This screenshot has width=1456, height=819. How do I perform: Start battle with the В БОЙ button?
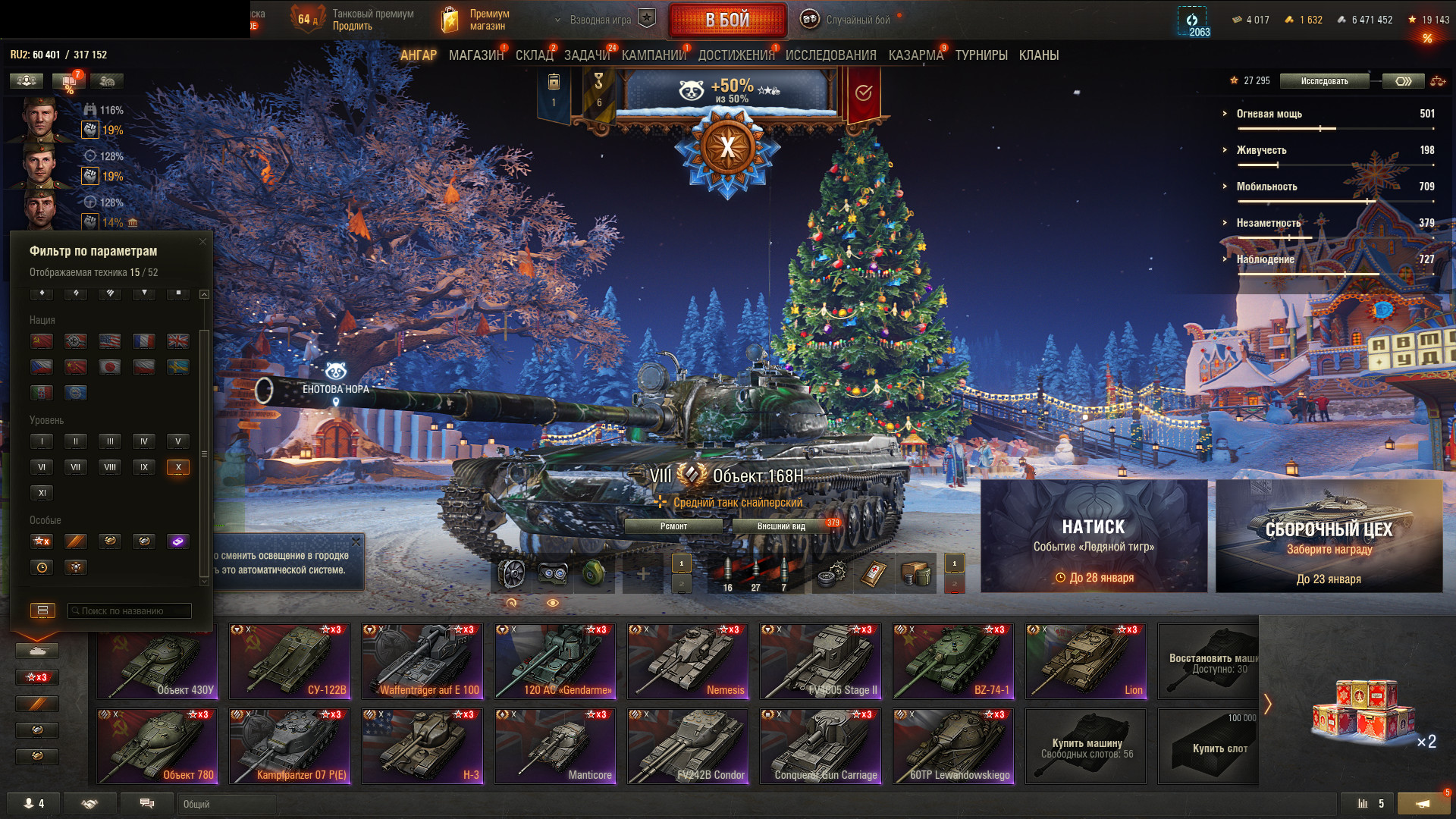pyautogui.click(x=727, y=20)
